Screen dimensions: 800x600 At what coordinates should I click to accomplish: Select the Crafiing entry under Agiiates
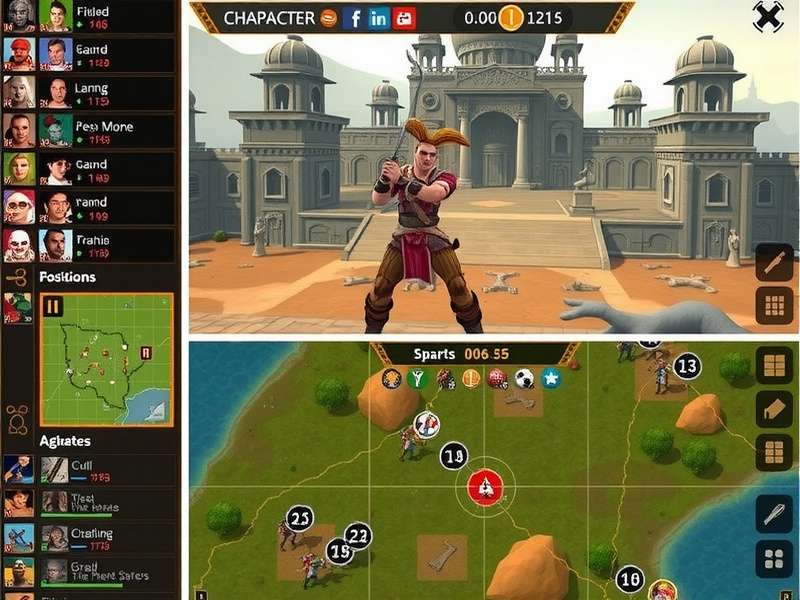88,539
